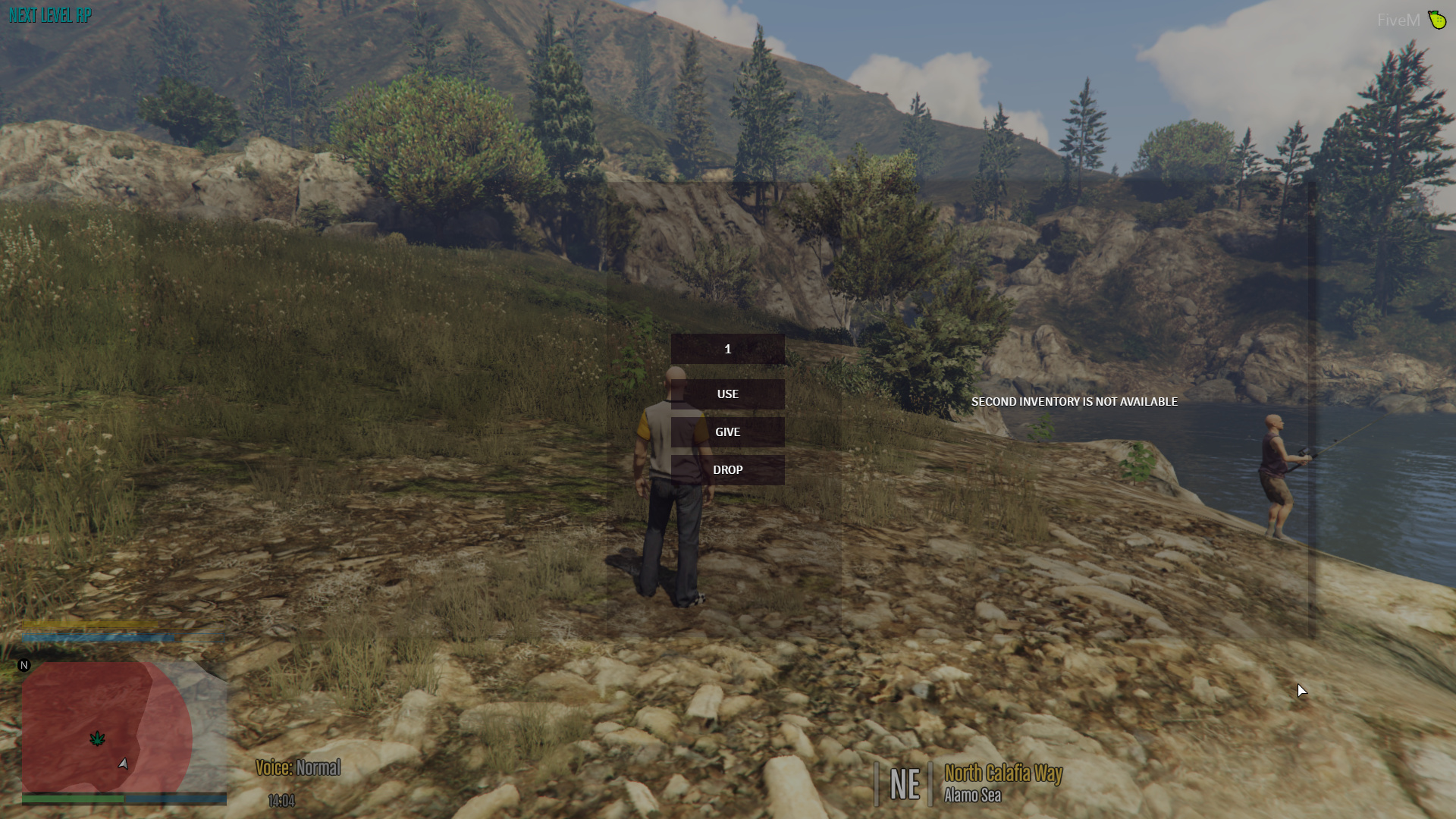Click the N compass marker on the minimap
The width and height of the screenshot is (1456, 819).
point(24,664)
